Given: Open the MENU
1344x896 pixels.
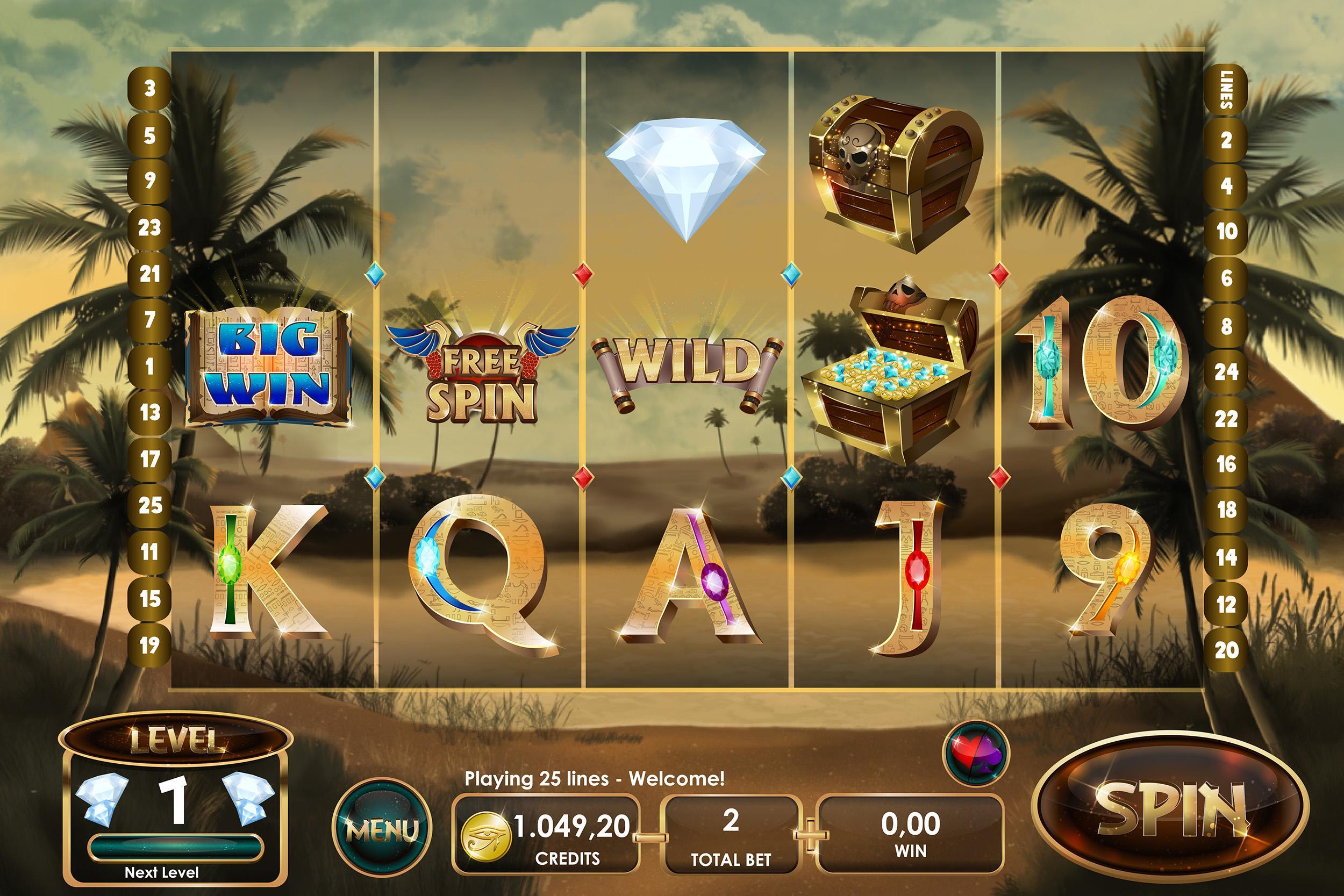Looking at the screenshot, I should coord(383,823).
